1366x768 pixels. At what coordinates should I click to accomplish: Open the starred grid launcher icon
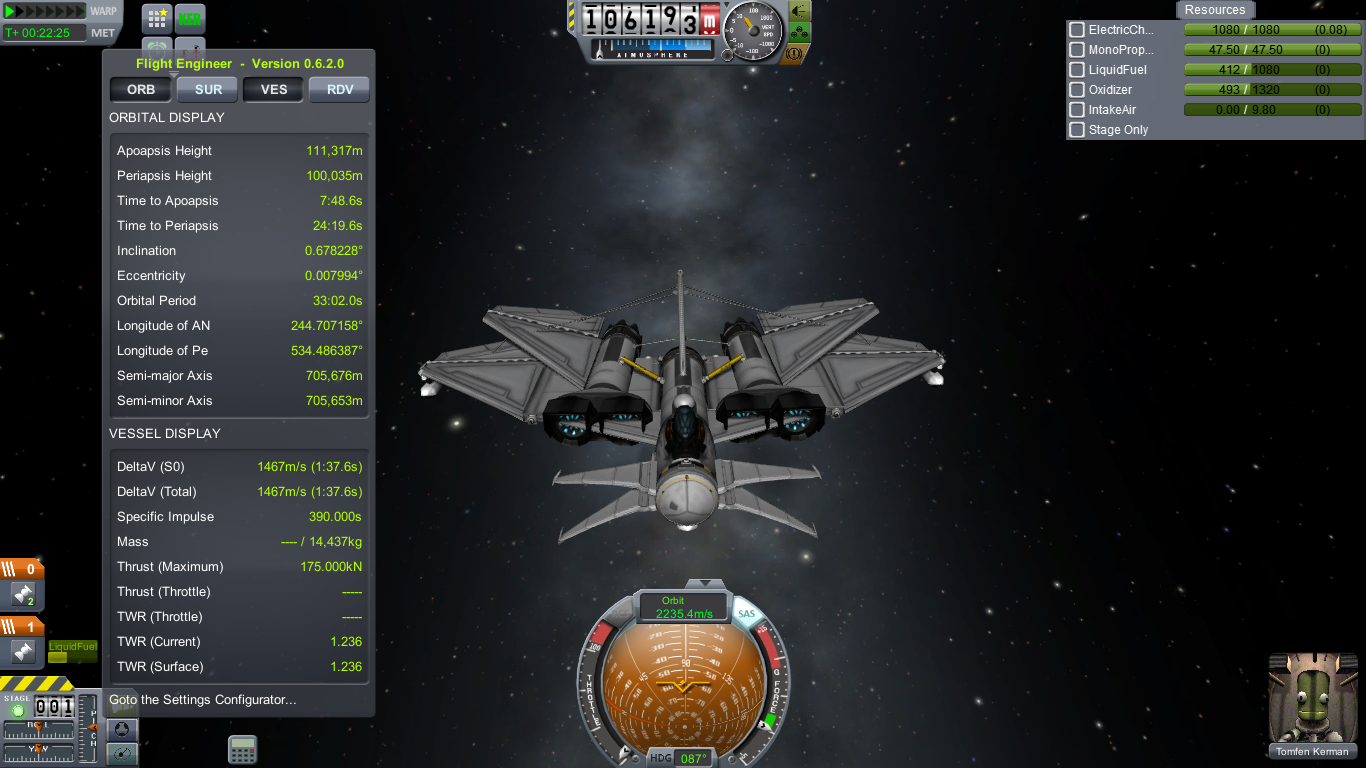click(x=156, y=17)
